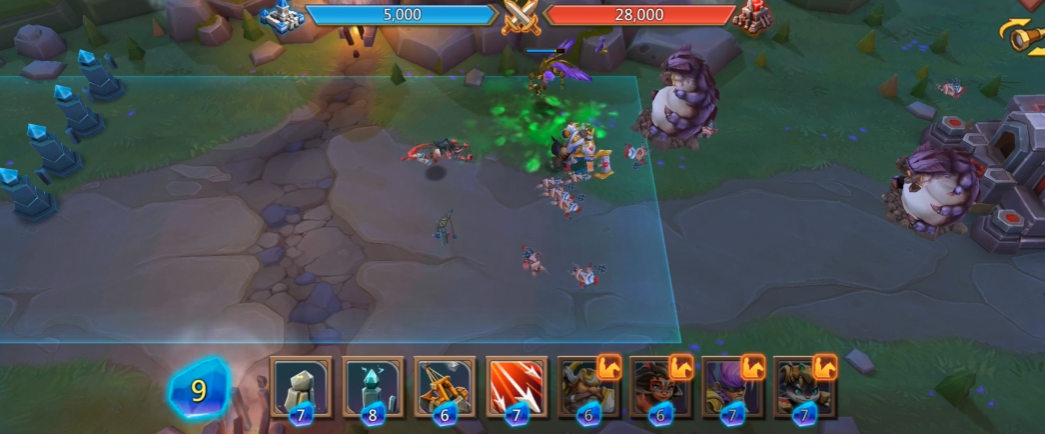Select the stone obelisk card
The height and width of the screenshot is (434, 1045).
point(301,387)
